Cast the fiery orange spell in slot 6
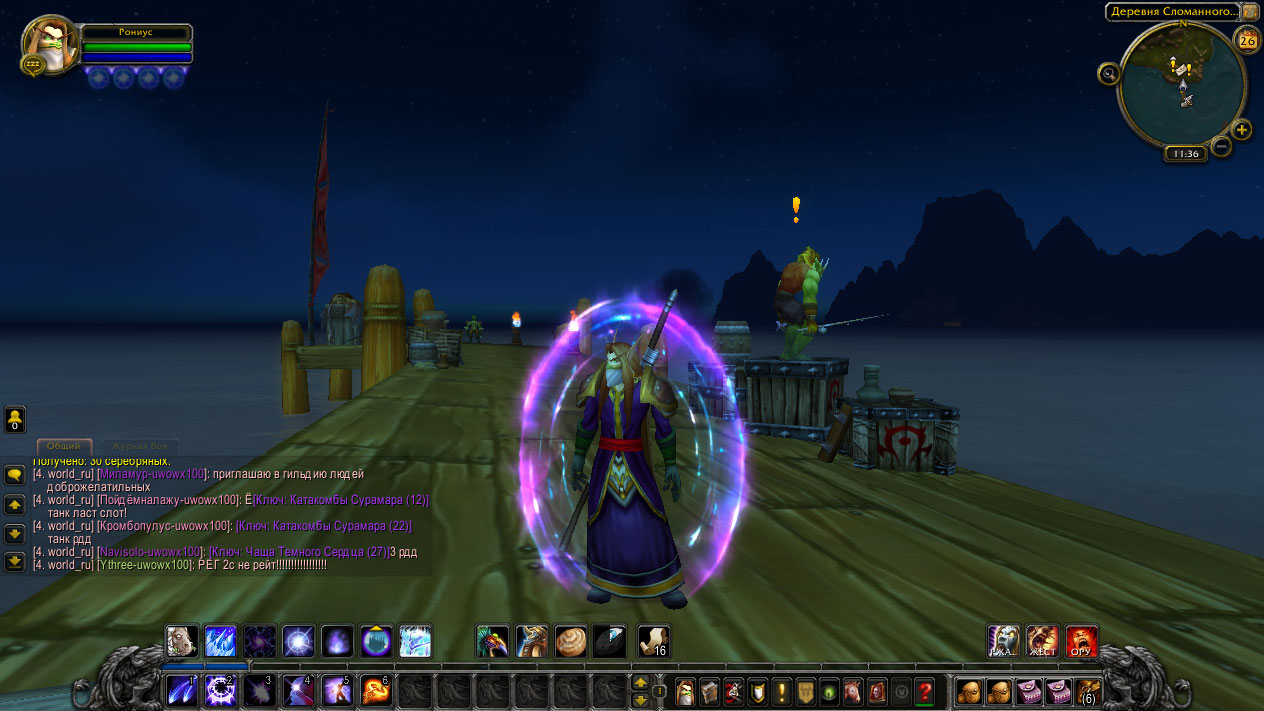1264x711 pixels. (375, 690)
